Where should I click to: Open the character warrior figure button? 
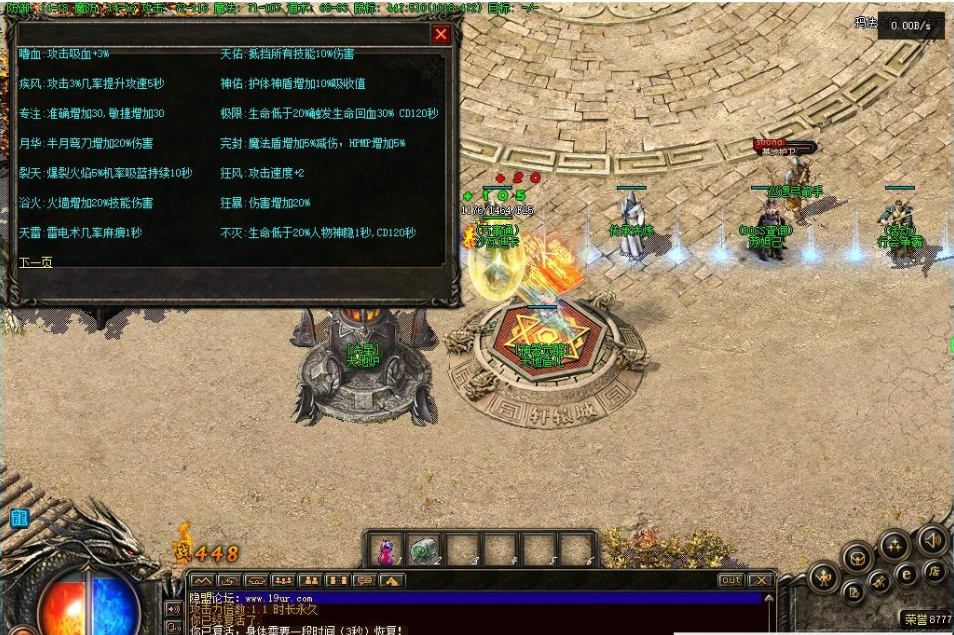823,577
